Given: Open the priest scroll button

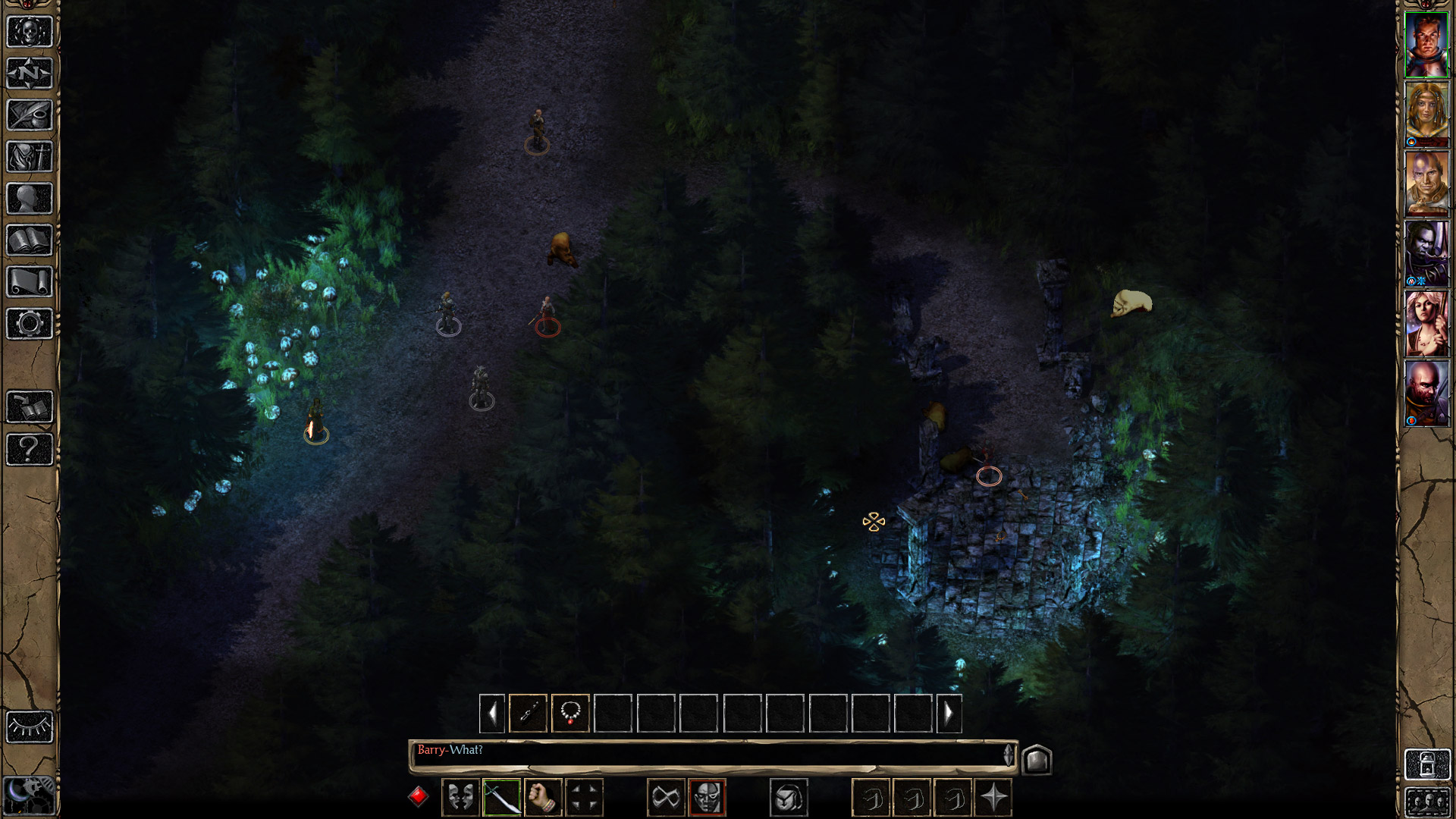Looking at the screenshot, I should pos(30,282).
